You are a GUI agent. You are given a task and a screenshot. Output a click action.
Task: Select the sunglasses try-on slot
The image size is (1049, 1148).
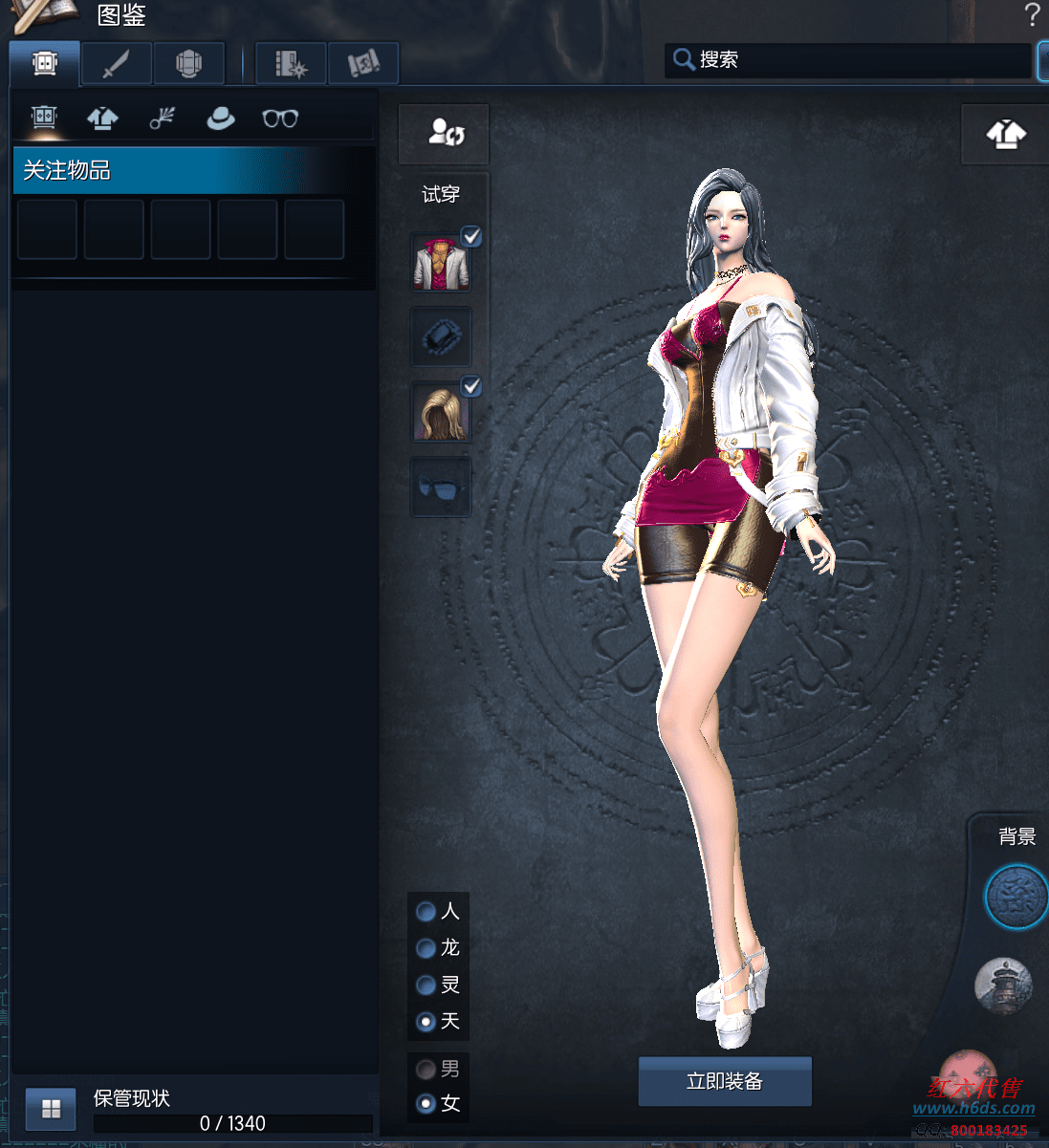tap(442, 487)
